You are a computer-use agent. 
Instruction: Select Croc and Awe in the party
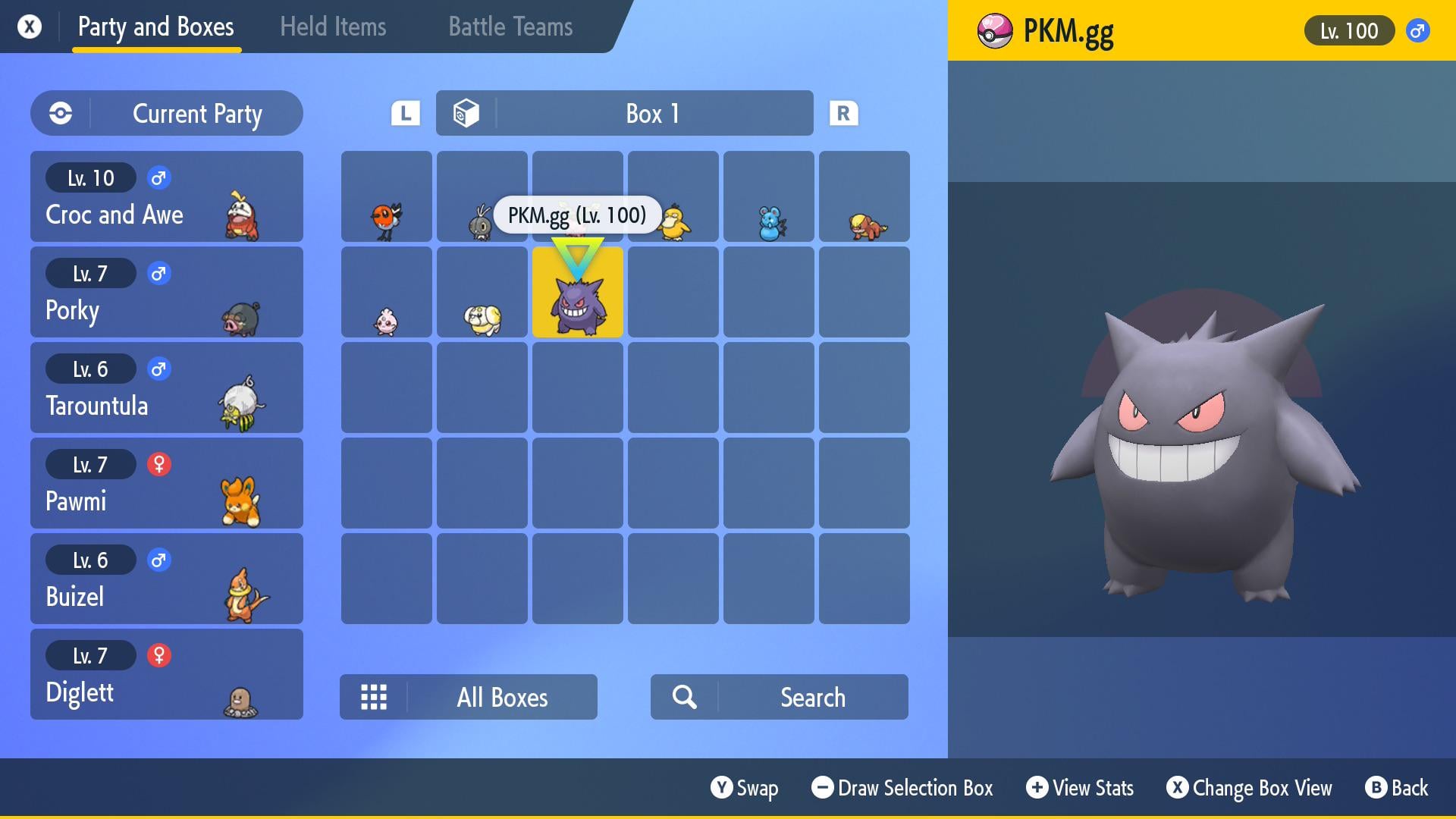click(167, 196)
